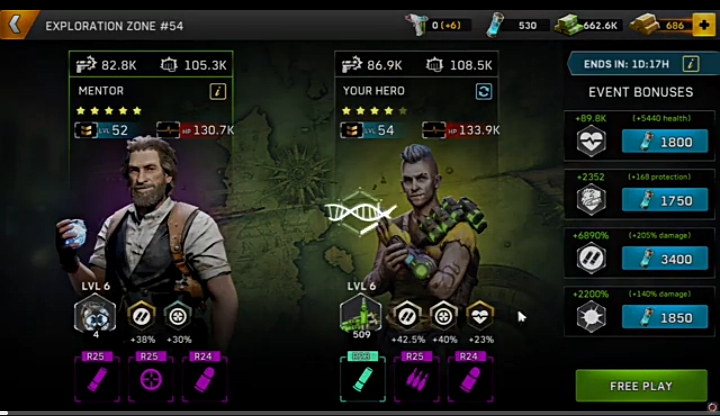Purchase protection bonus for 1750
Image resolution: width=720 pixels, height=416 pixels.
tap(665, 200)
